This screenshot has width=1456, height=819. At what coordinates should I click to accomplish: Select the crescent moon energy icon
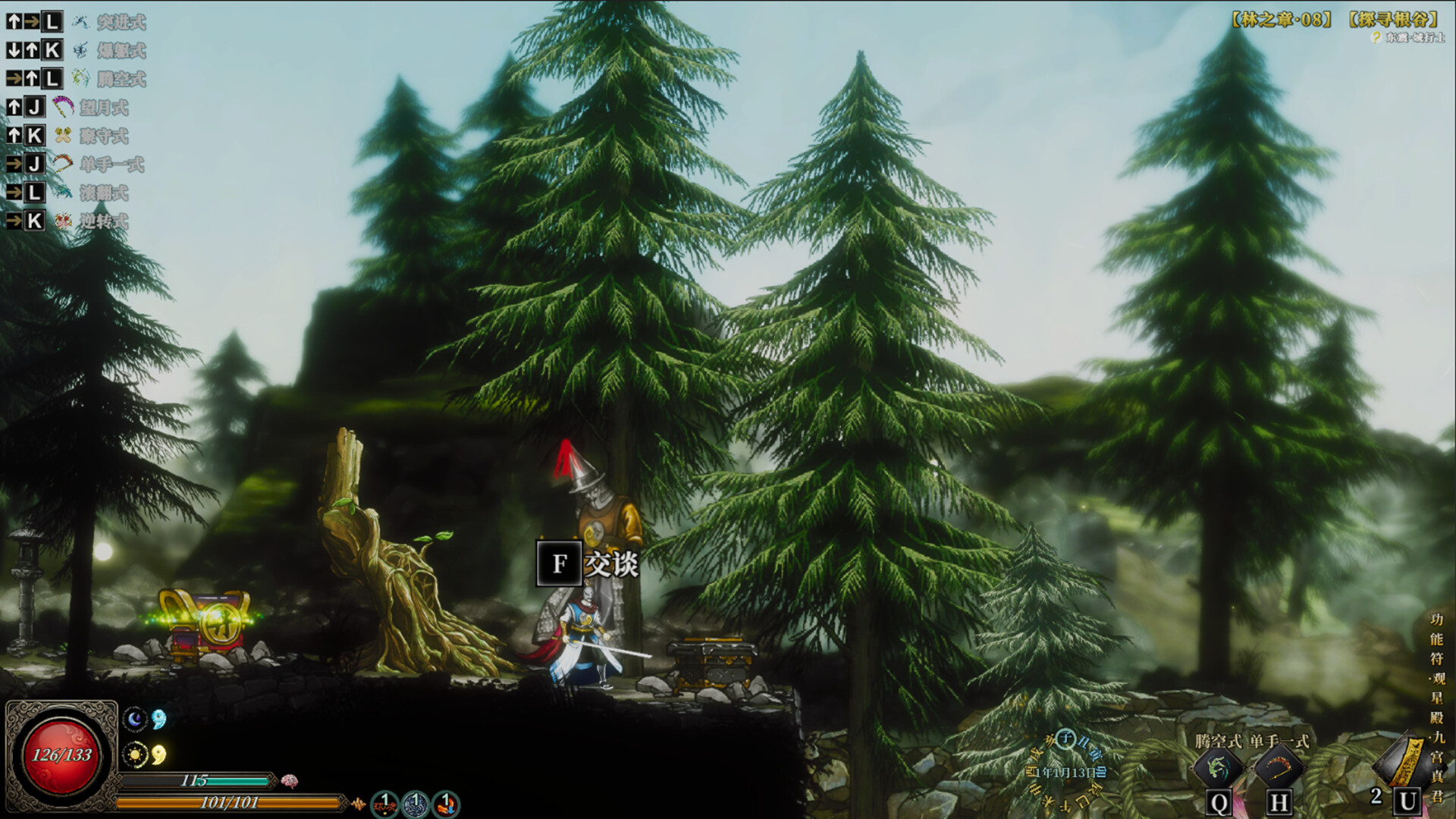pos(135,718)
